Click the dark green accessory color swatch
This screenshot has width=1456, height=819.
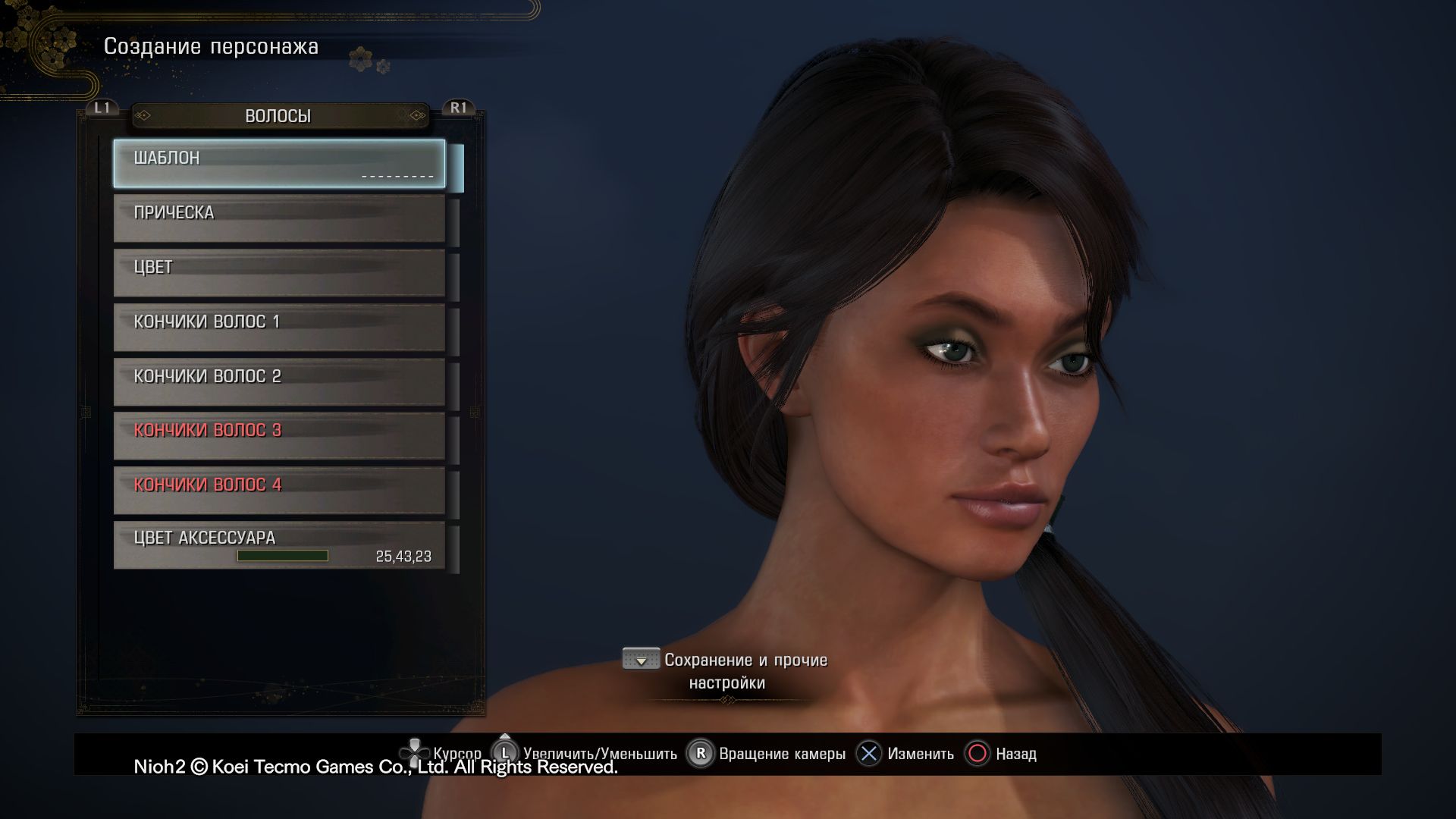[282, 556]
